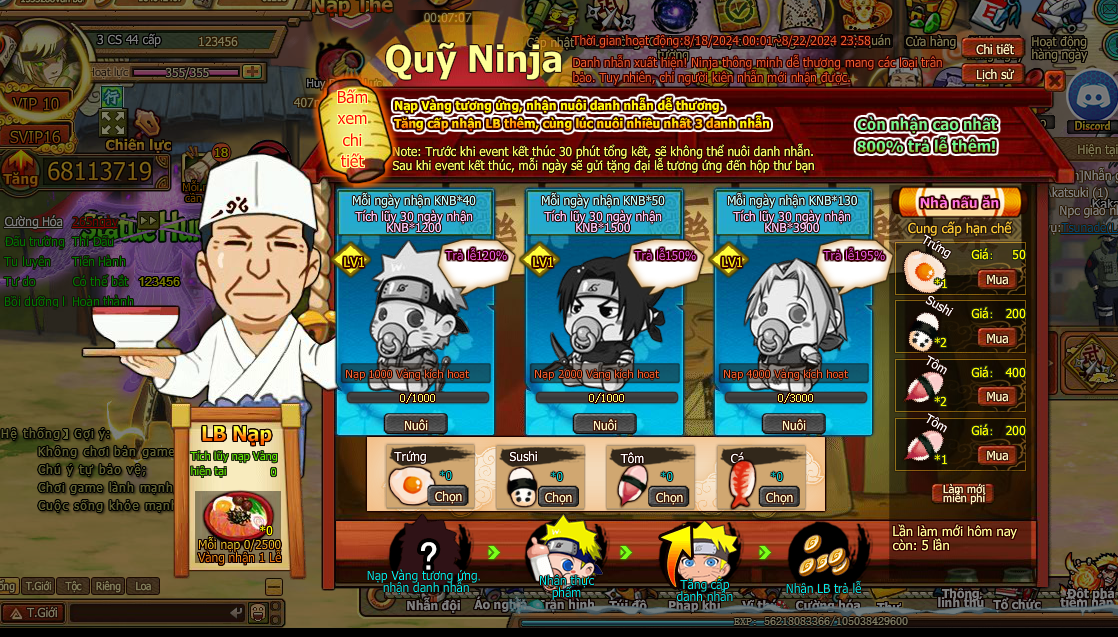The height and width of the screenshot is (637, 1118).
Task: Open the Chi tiết details button
Action: pyautogui.click(x=993, y=50)
